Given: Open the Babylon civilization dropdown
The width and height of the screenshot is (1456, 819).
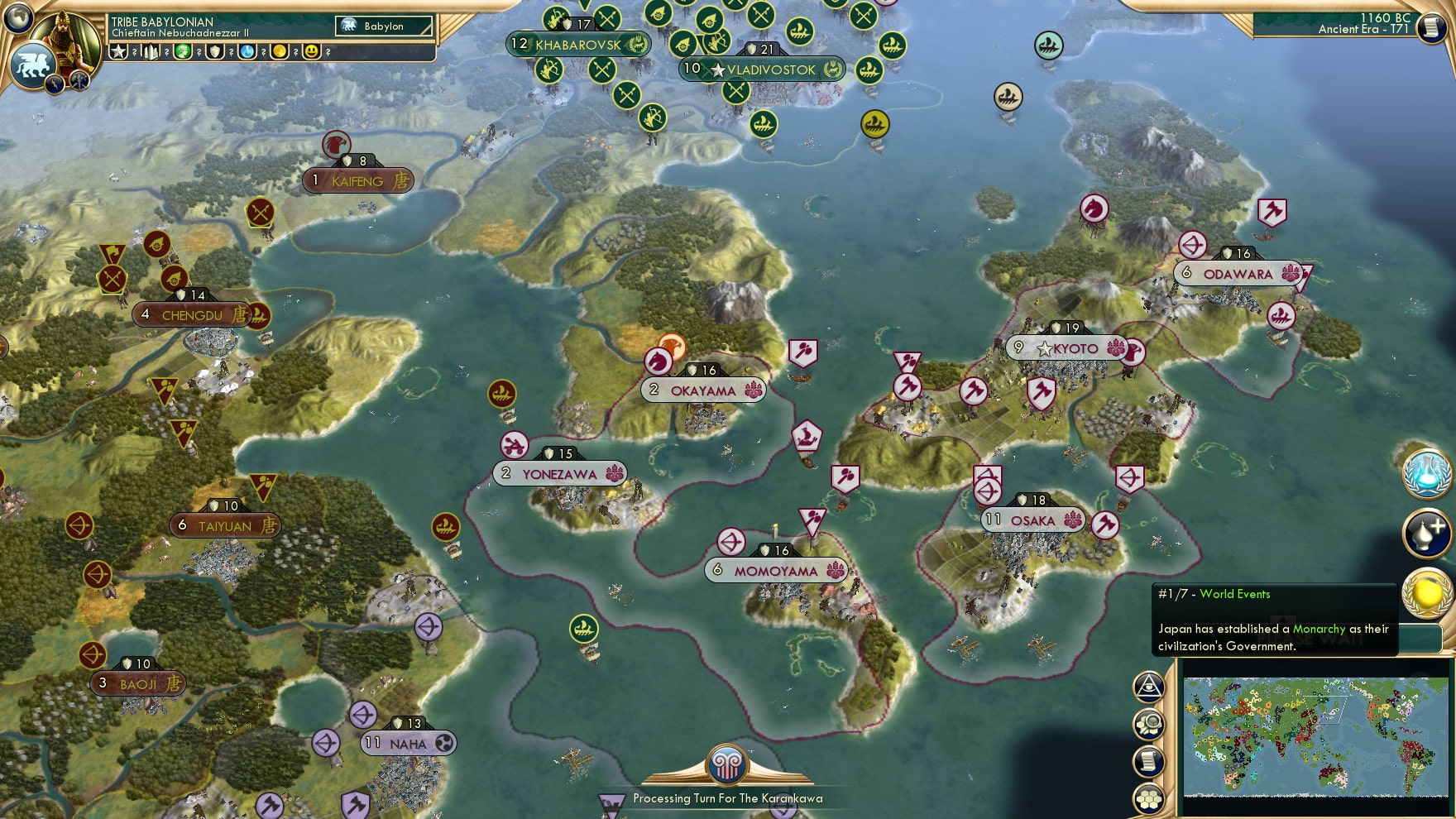Looking at the screenshot, I should 382,26.
